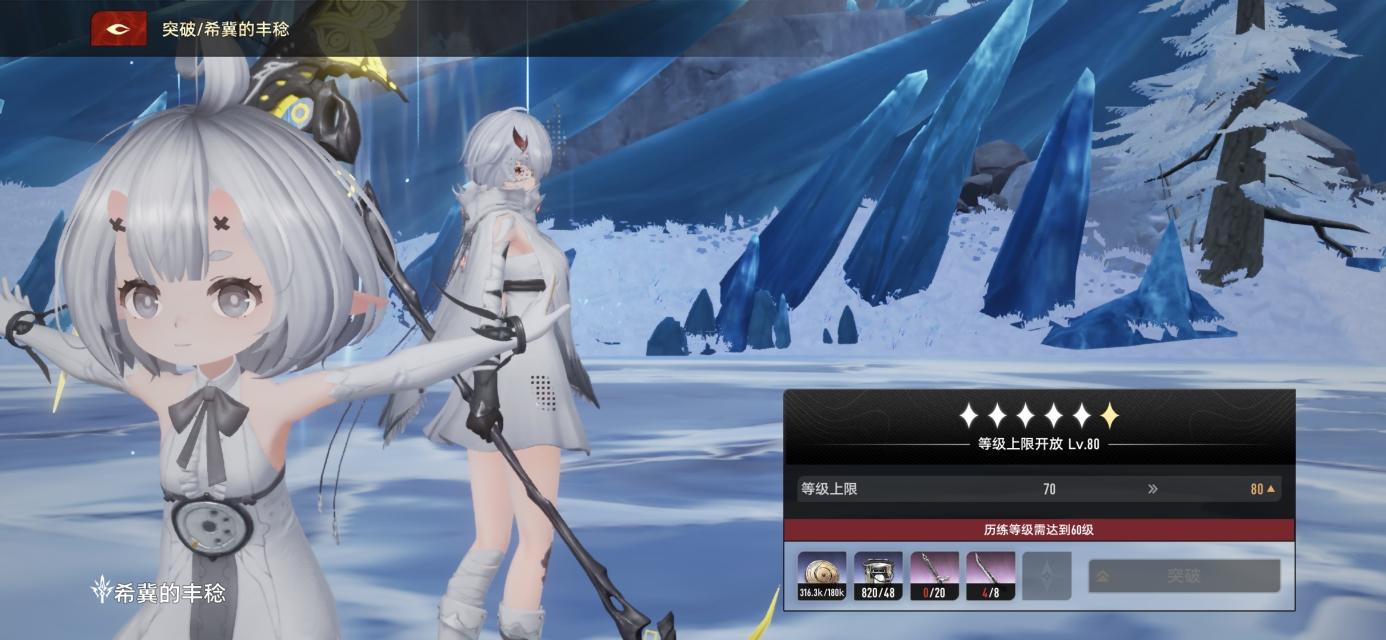Open the weapon material showing 0/20
The height and width of the screenshot is (640, 1386).
(934, 576)
